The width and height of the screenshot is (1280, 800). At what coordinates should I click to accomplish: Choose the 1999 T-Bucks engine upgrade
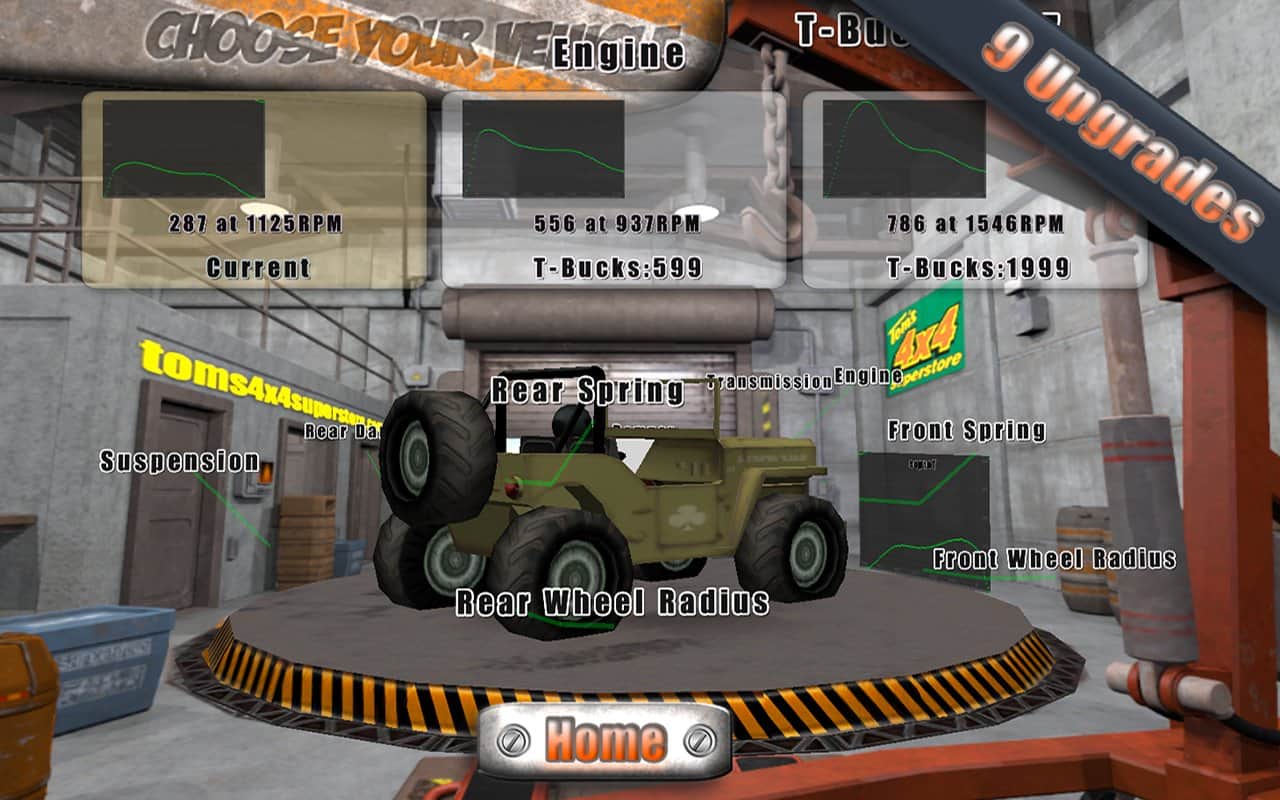point(975,190)
